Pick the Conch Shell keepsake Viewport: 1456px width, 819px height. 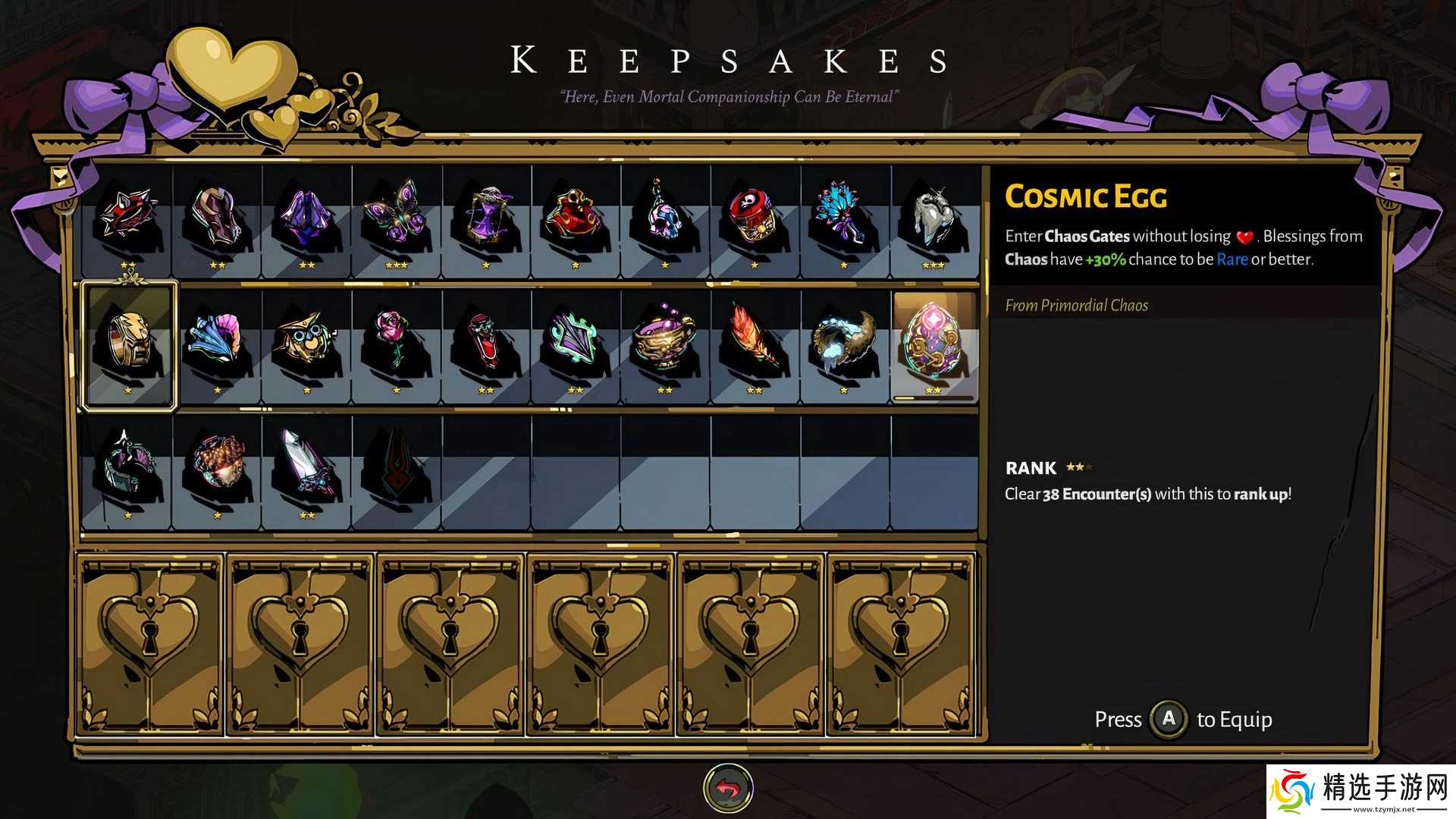point(217,344)
